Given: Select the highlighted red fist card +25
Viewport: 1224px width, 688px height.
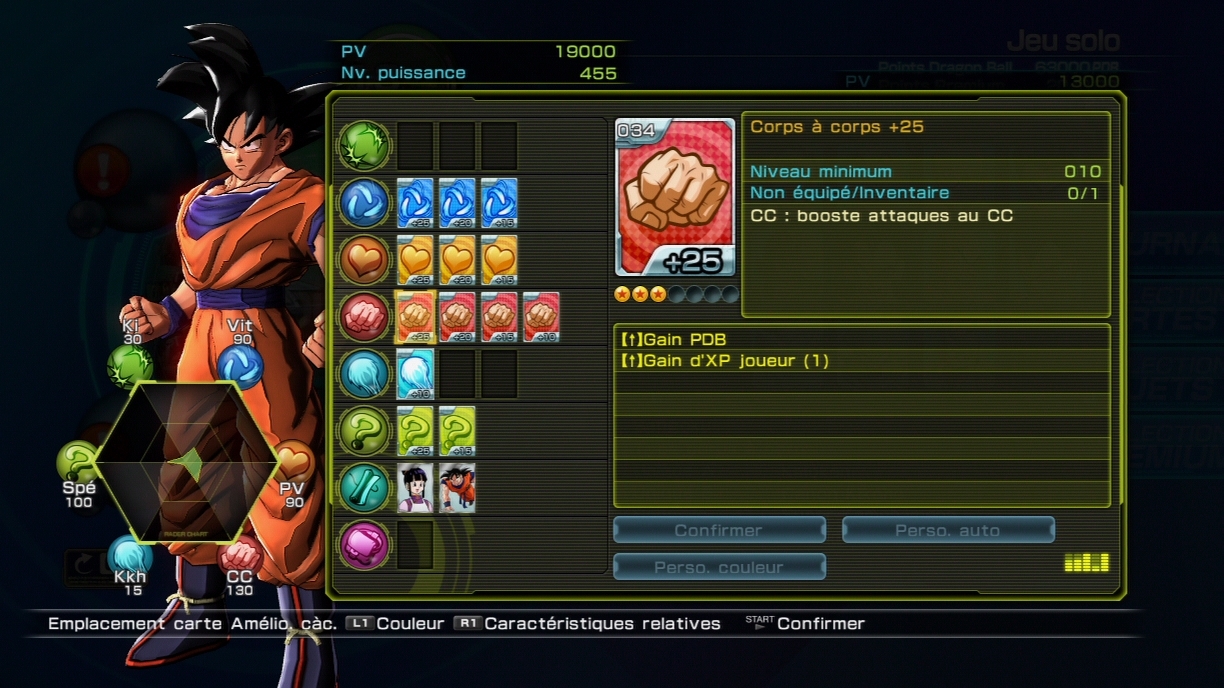Looking at the screenshot, I should pos(414,317).
